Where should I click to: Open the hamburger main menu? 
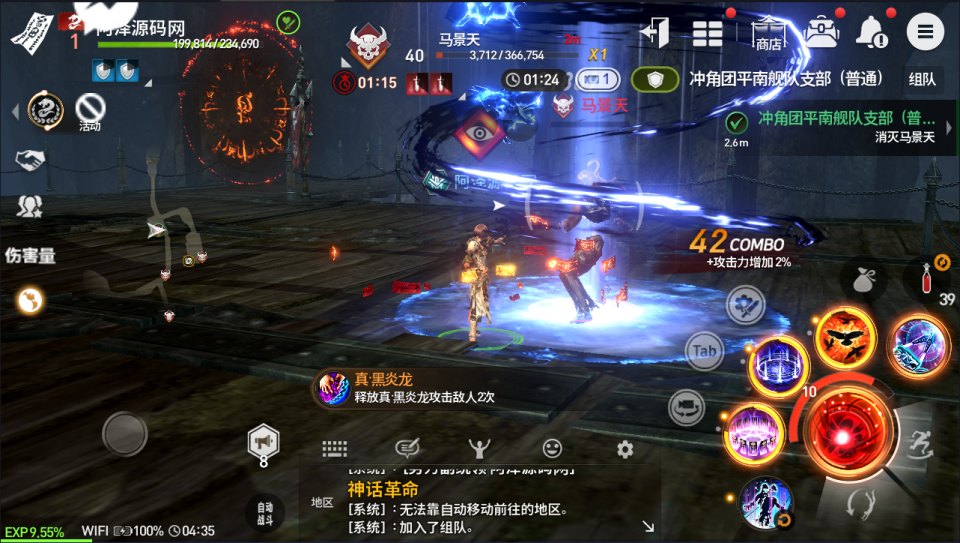point(925,33)
